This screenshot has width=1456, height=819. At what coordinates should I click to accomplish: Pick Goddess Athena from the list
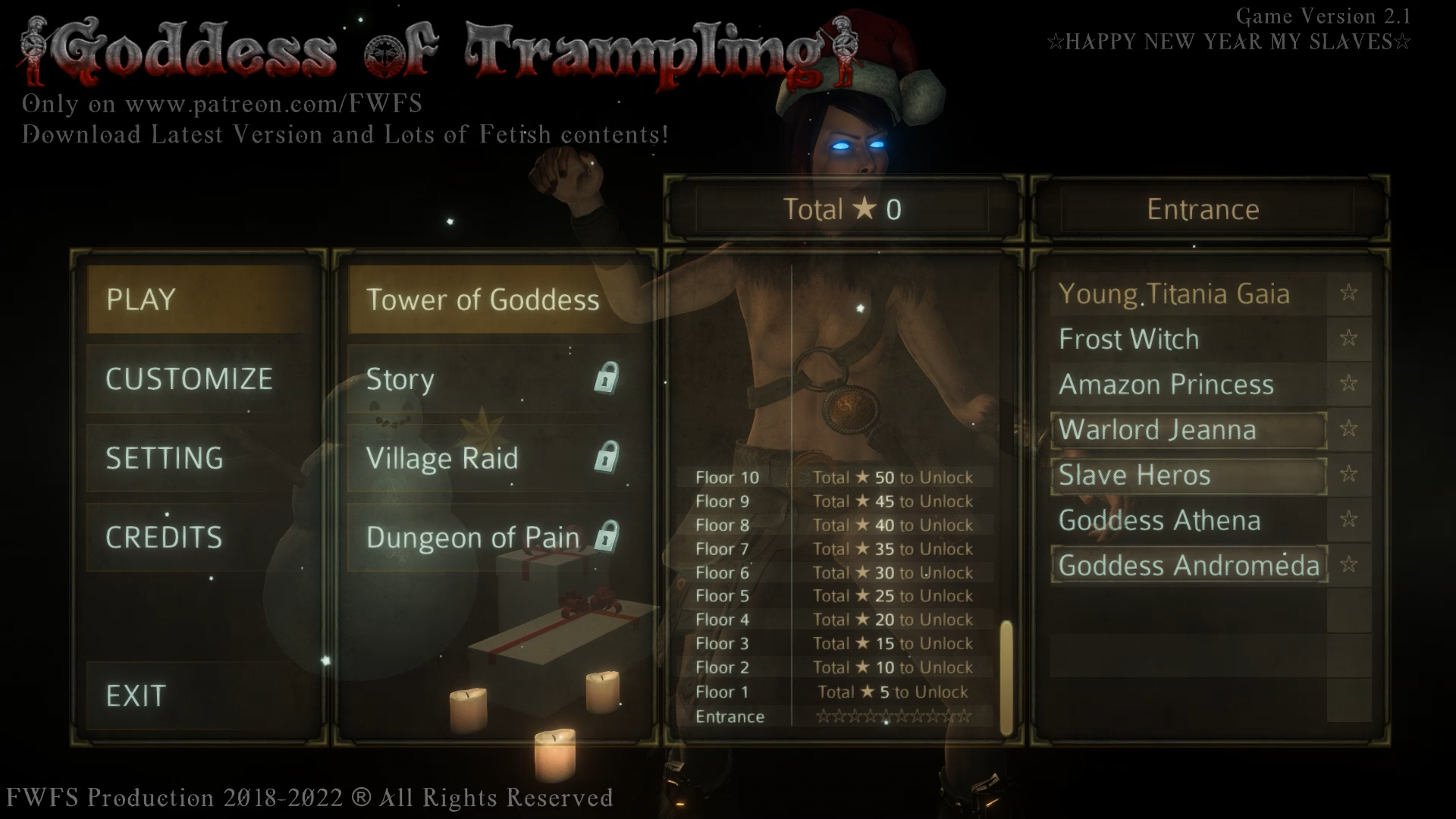[x=1188, y=520]
